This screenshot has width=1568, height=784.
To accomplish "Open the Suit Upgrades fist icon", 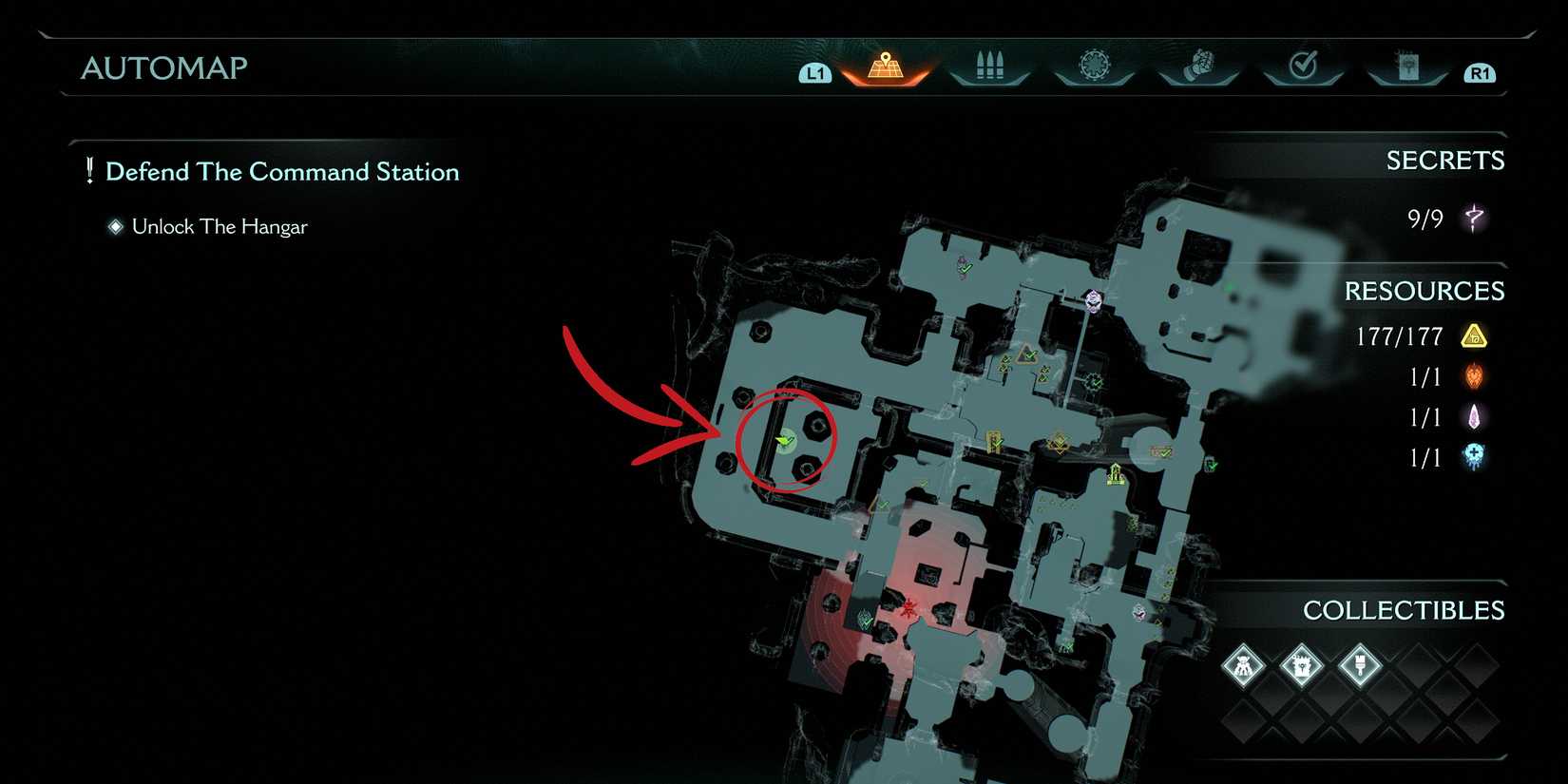I will tap(1197, 62).
